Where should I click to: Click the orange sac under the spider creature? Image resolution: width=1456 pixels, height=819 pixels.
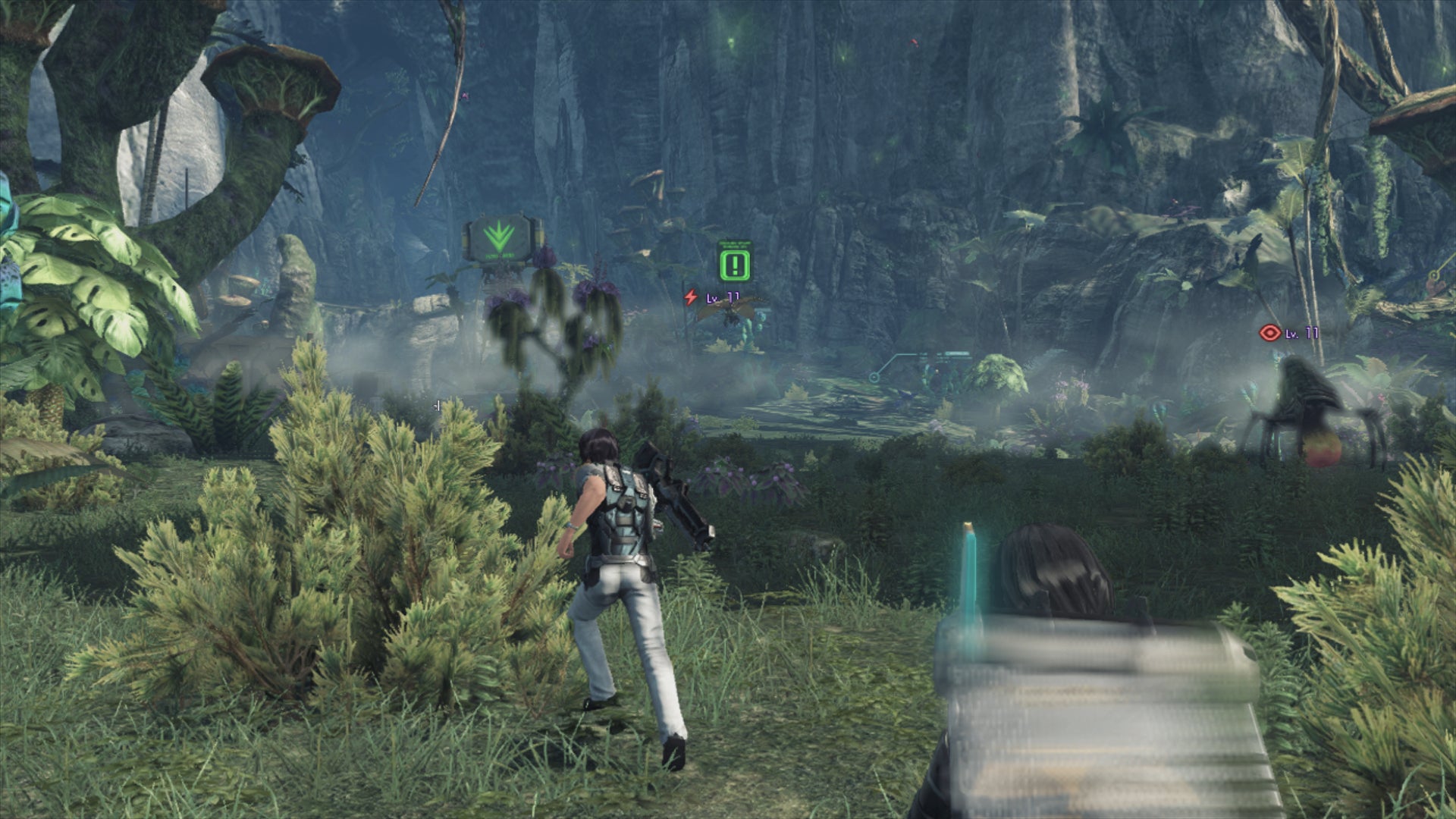pyautogui.click(x=1320, y=450)
